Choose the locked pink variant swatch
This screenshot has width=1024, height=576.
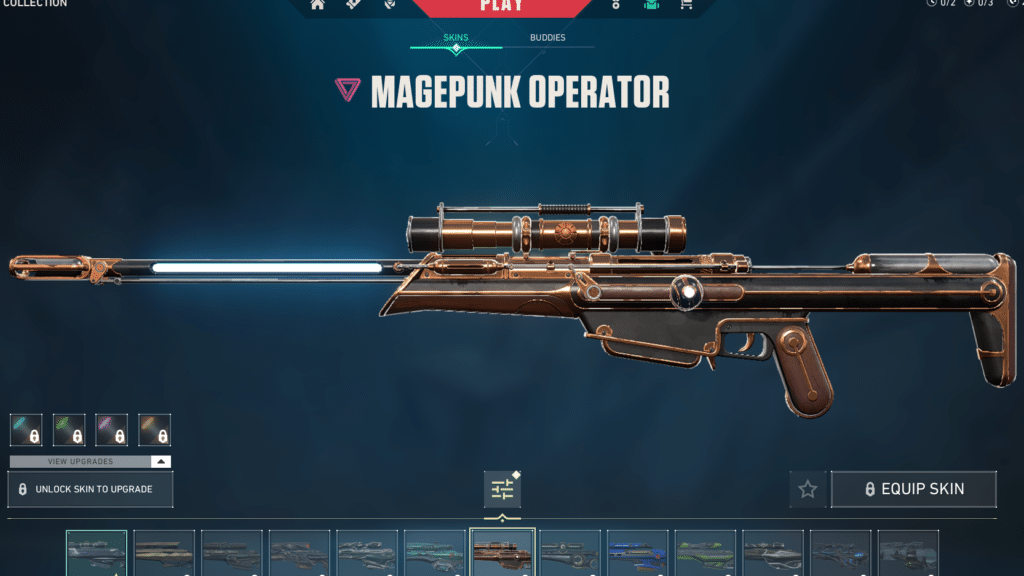[x=112, y=430]
